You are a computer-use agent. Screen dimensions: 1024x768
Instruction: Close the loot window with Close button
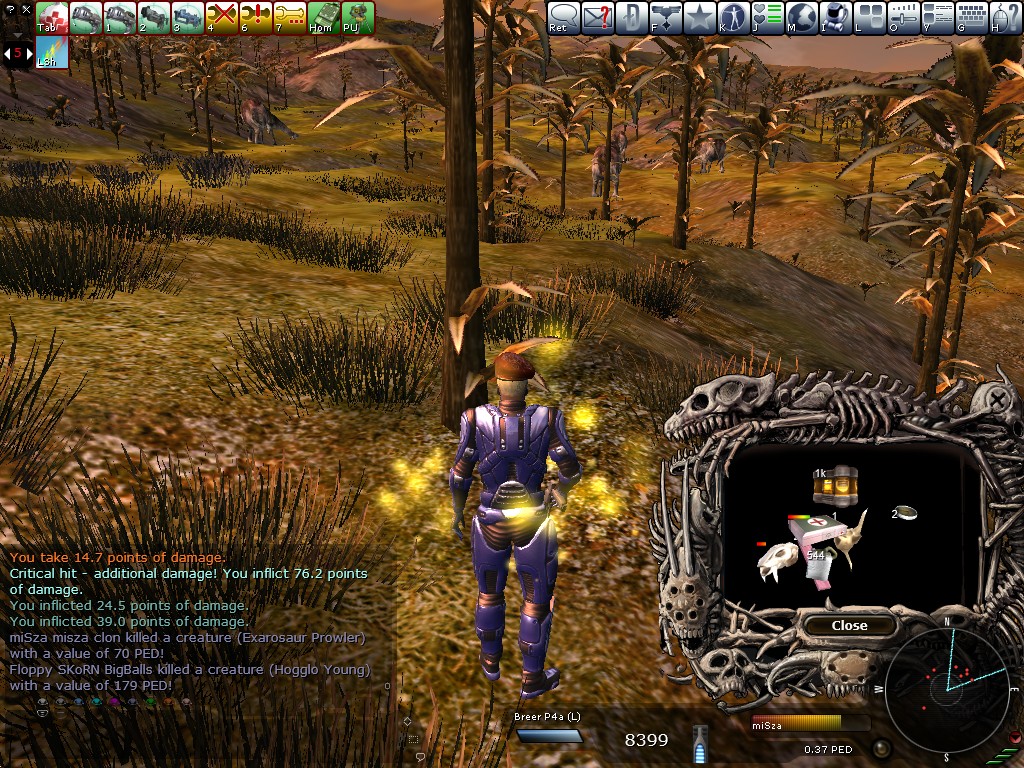coord(849,625)
